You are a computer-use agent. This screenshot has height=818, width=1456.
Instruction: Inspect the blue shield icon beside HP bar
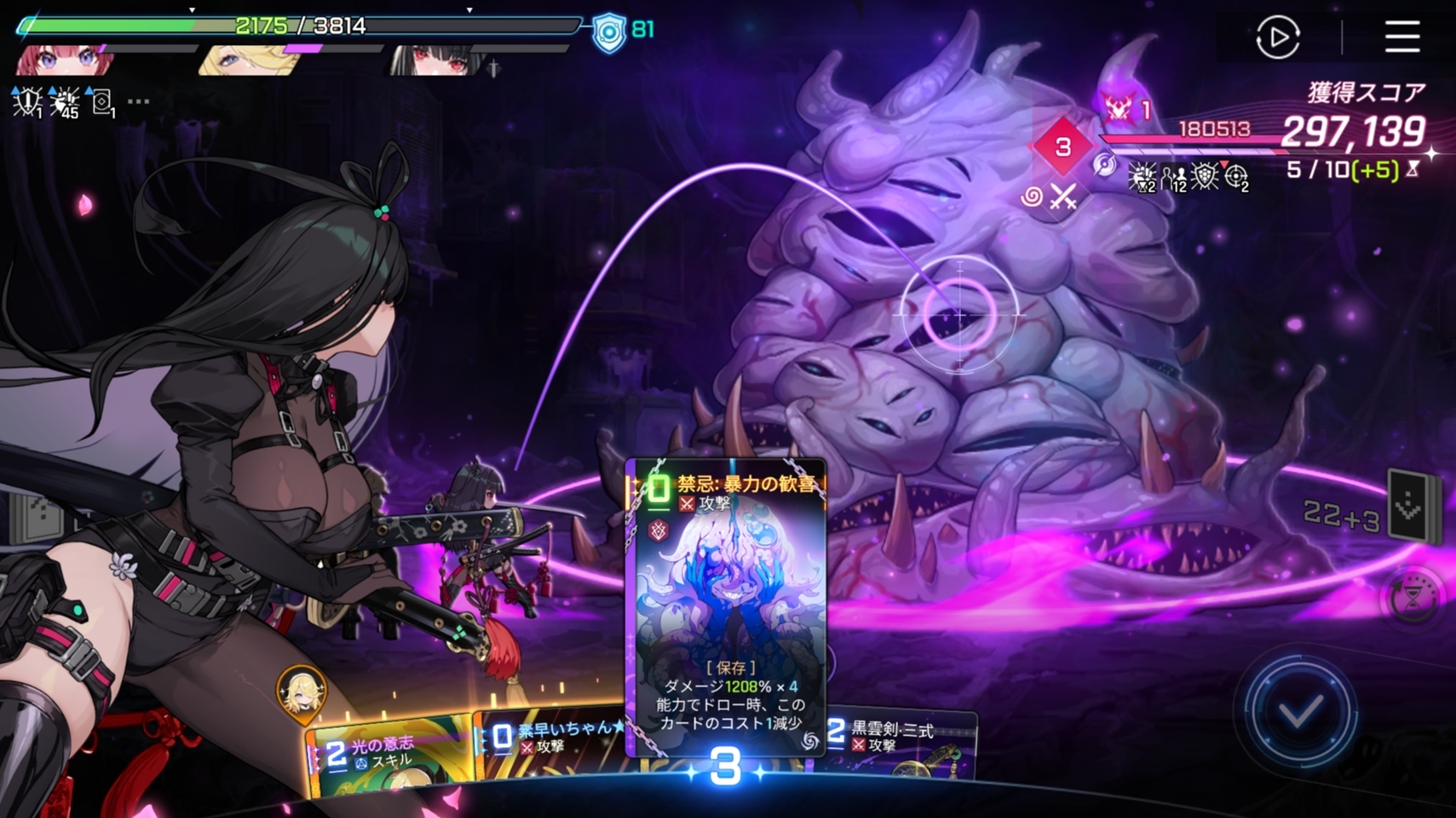point(609,32)
